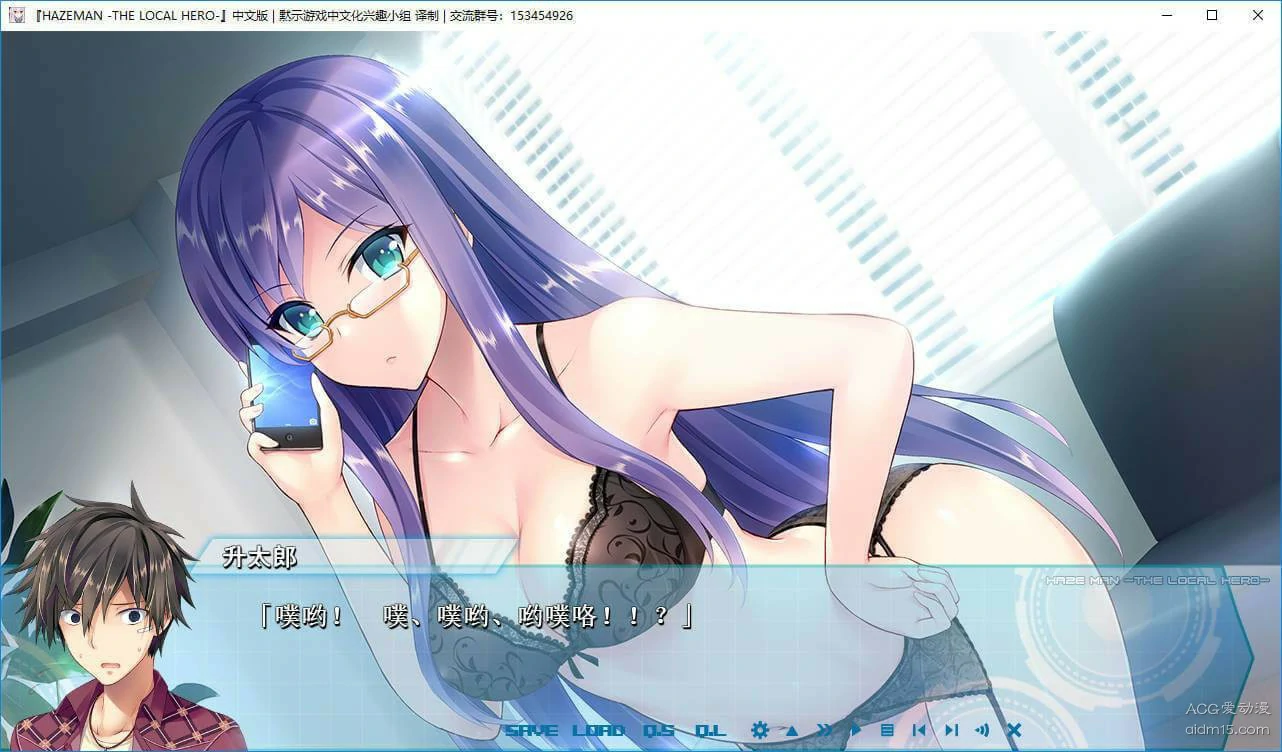
Task: Minimize the game window
Action: (x=1166, y=15)
